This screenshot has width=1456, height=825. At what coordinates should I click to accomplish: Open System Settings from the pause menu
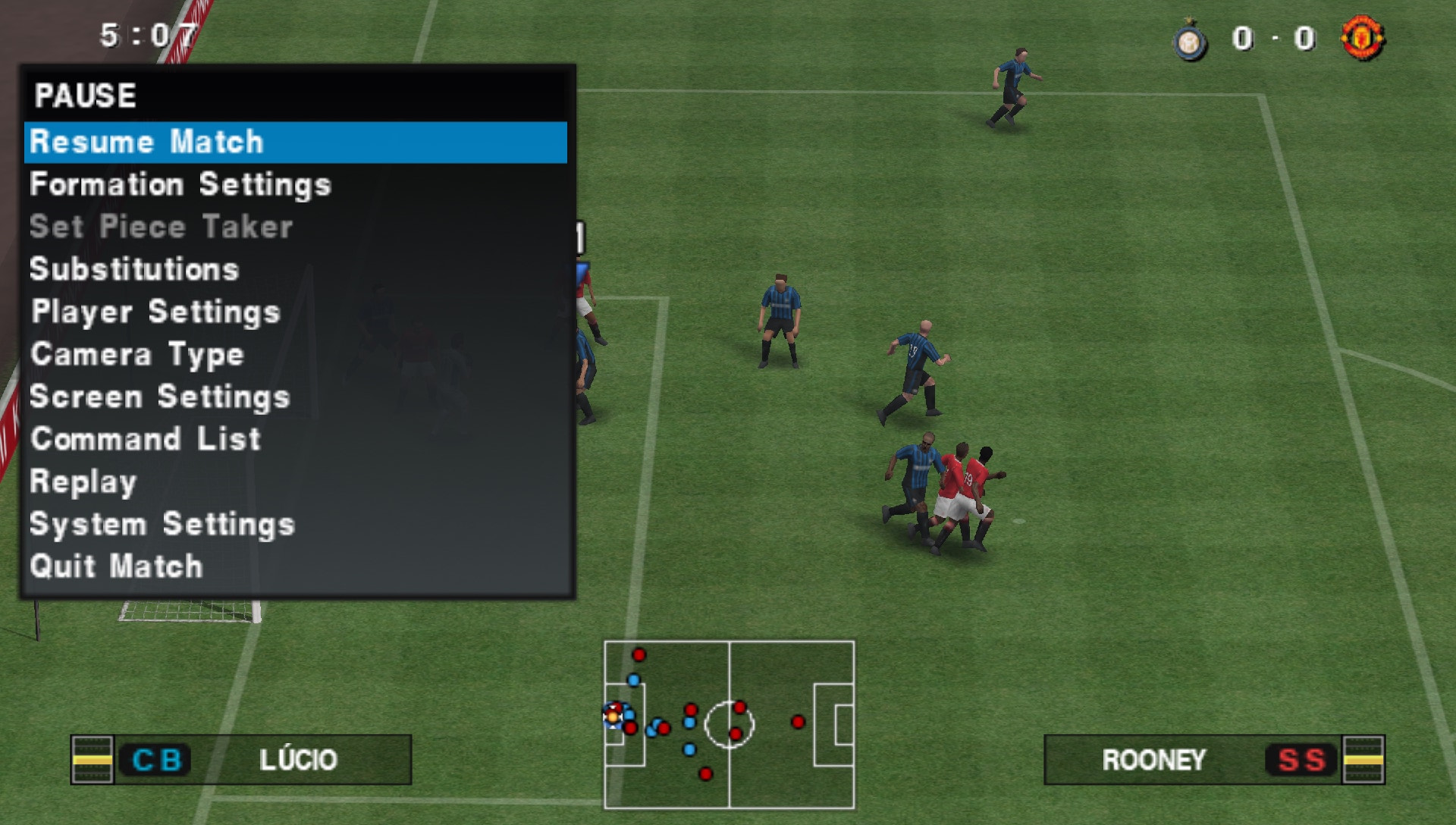click(162, 524)
